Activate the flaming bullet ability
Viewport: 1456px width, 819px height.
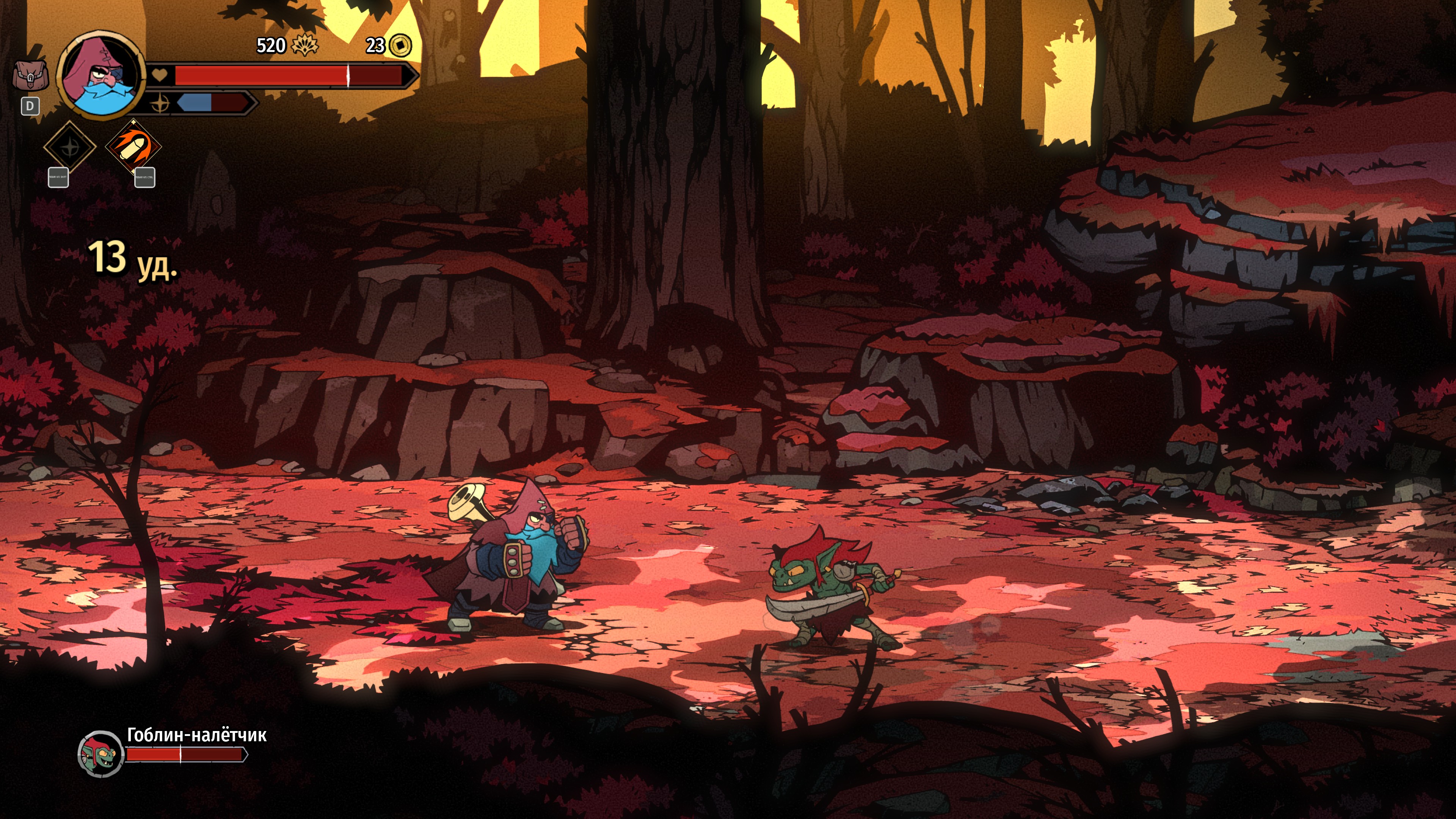pyautogui.click(x=133, y=146)
